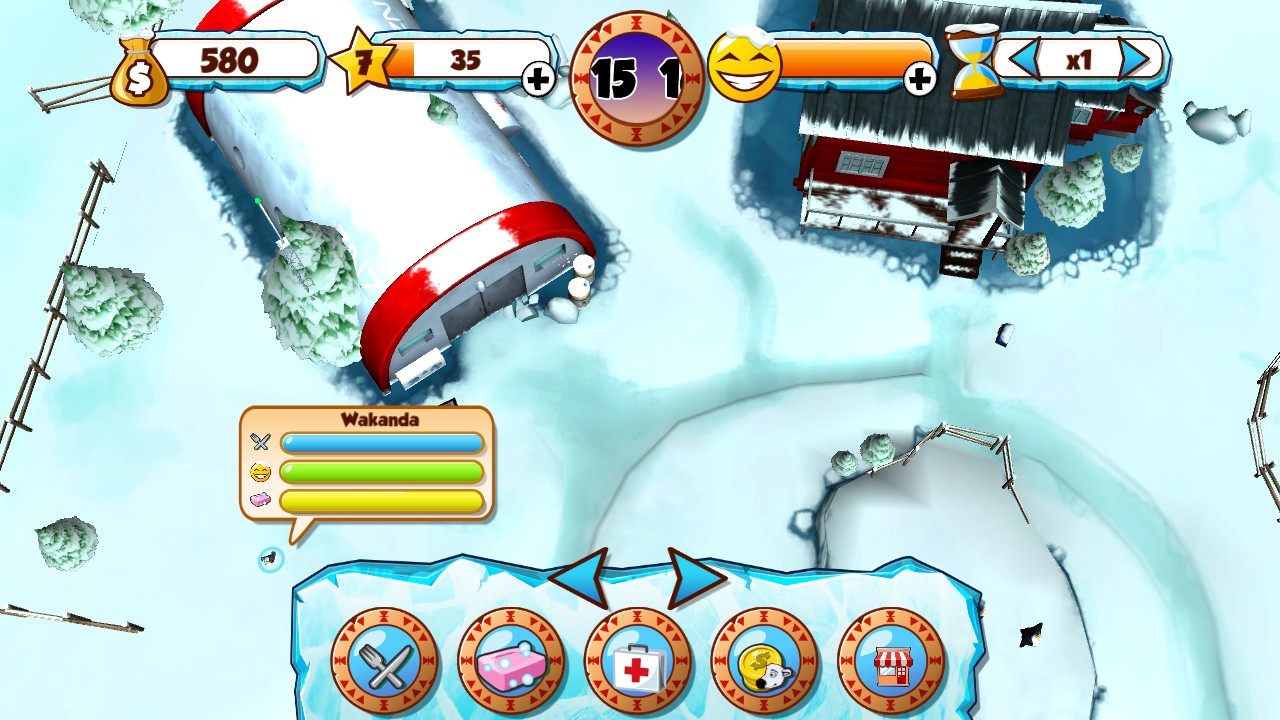Select the first aid kit icon

(x=639, y=661)
